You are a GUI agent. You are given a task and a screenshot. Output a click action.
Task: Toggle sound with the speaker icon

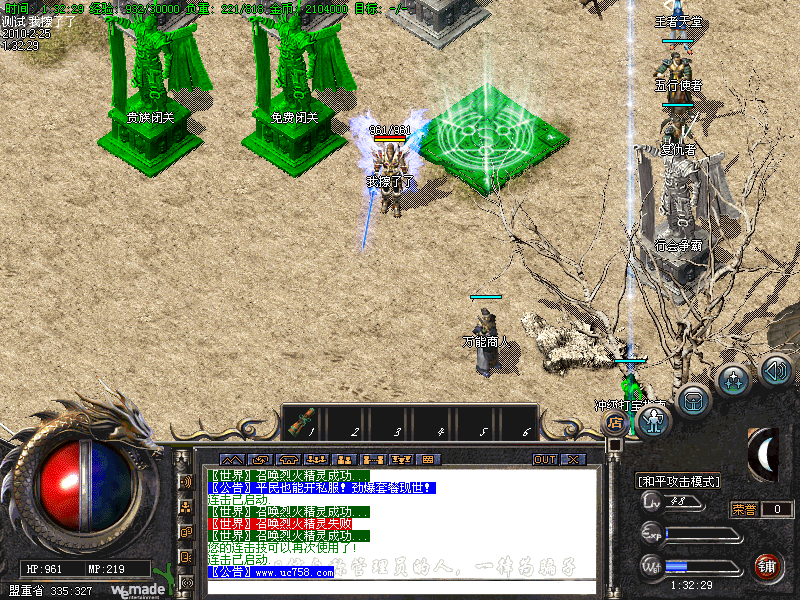point(775,371)
